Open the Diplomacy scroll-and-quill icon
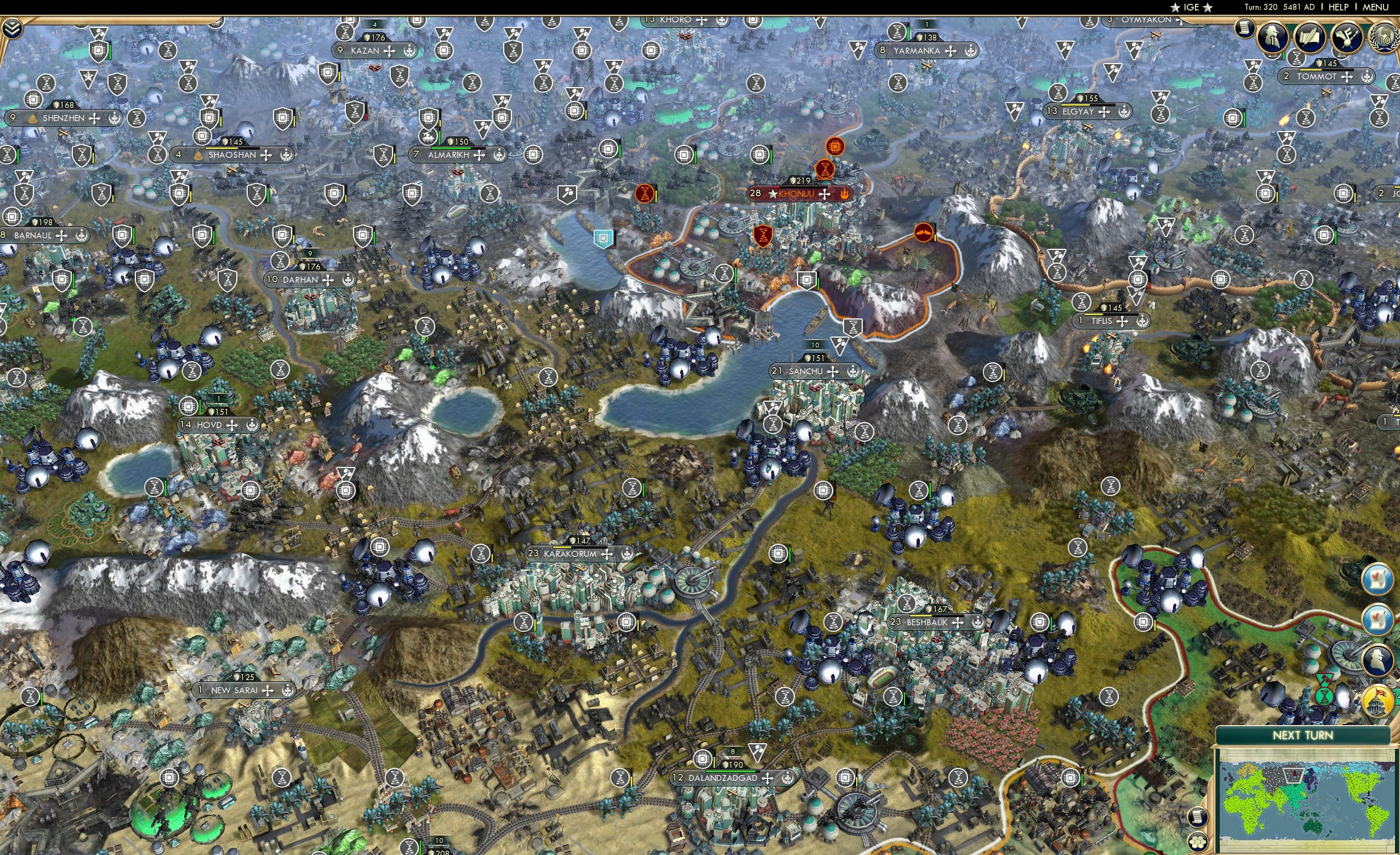 pos(1312,38)
